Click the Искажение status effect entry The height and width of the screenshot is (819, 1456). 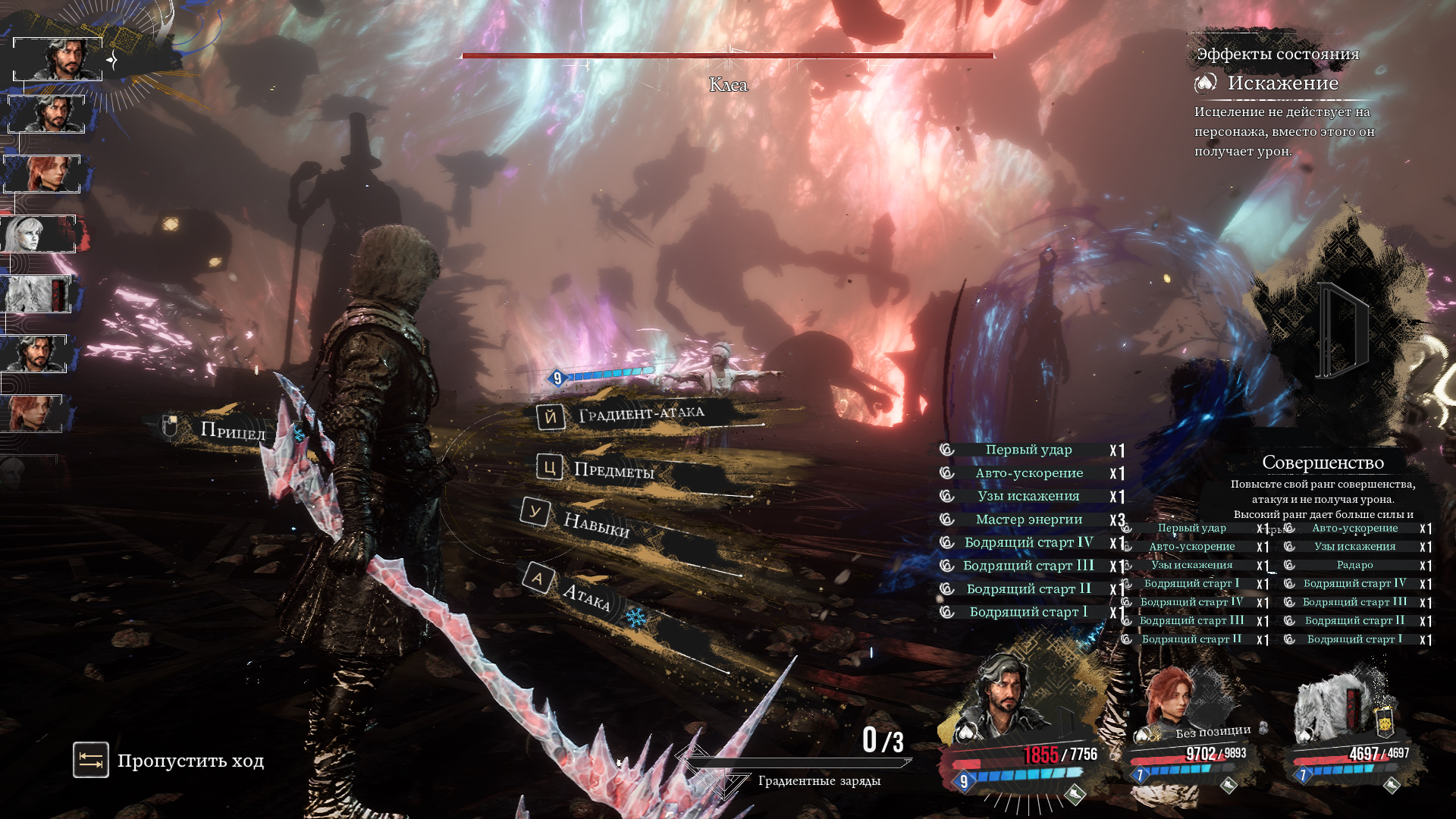[1282, 83]
